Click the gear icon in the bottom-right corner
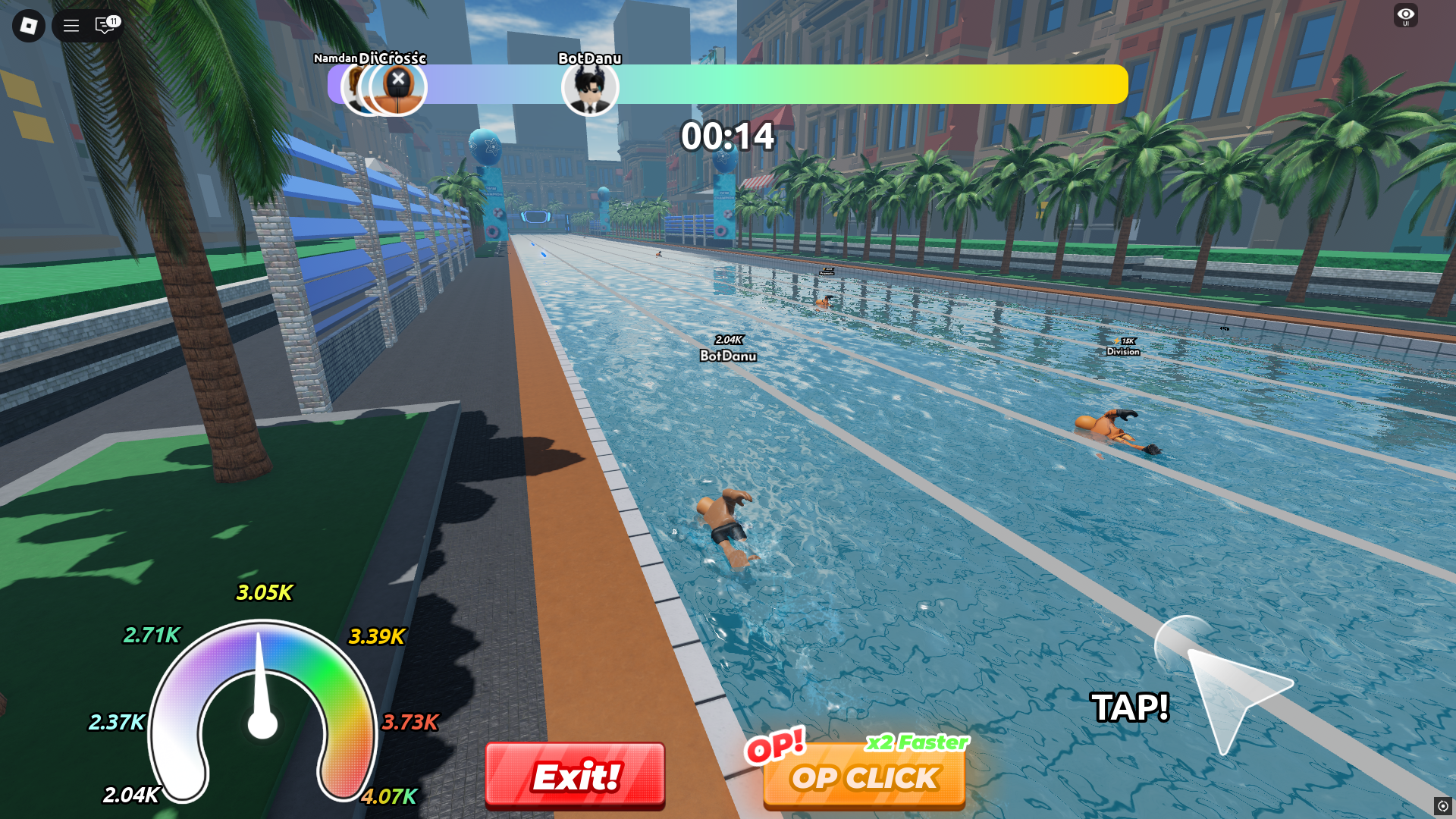This screenshot has width=1456, height=819. click(x=1442, y=806)
